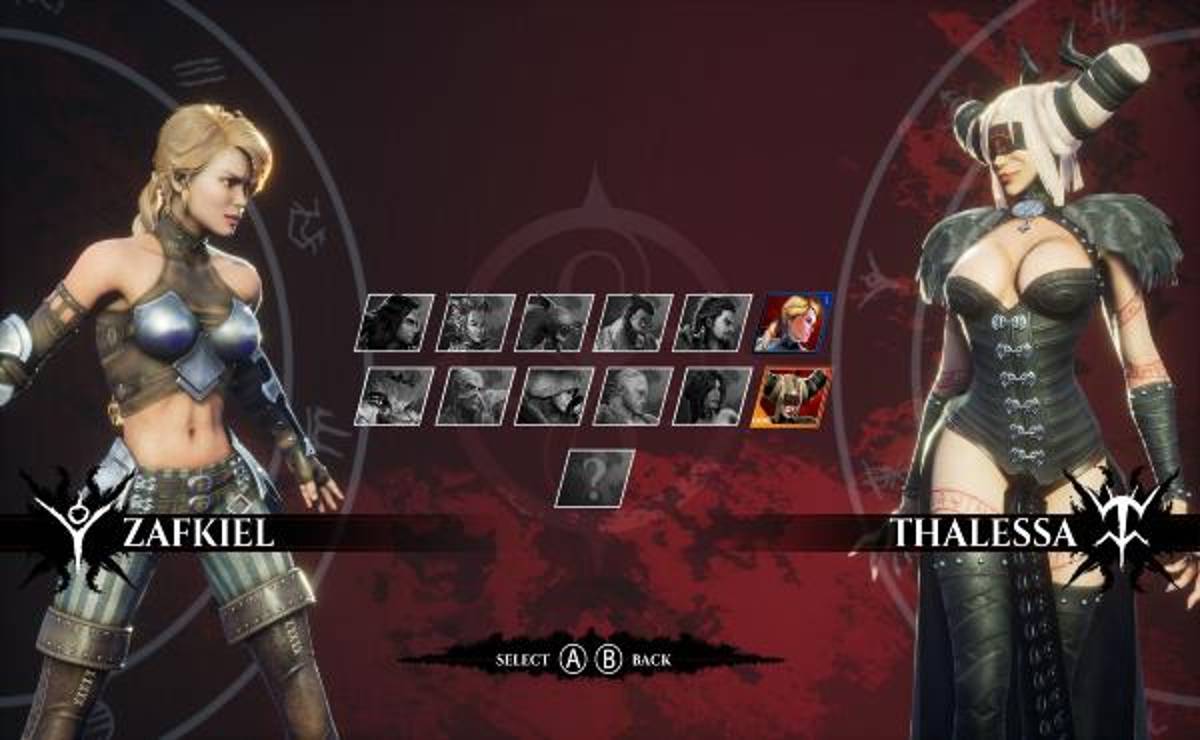Pick the random question mark character tile

[x=595, y=478]
